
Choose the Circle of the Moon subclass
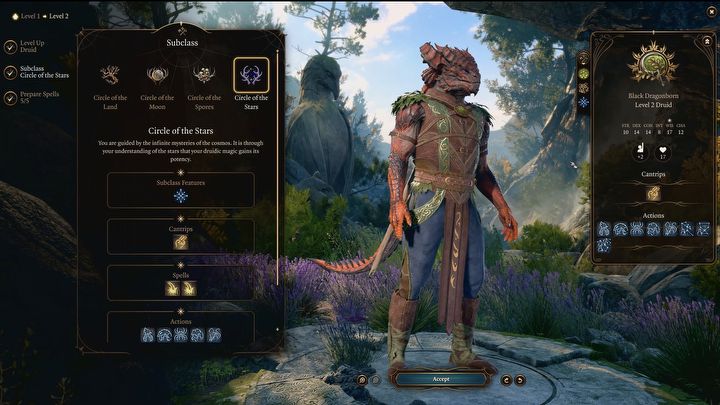tap(157, 75)
